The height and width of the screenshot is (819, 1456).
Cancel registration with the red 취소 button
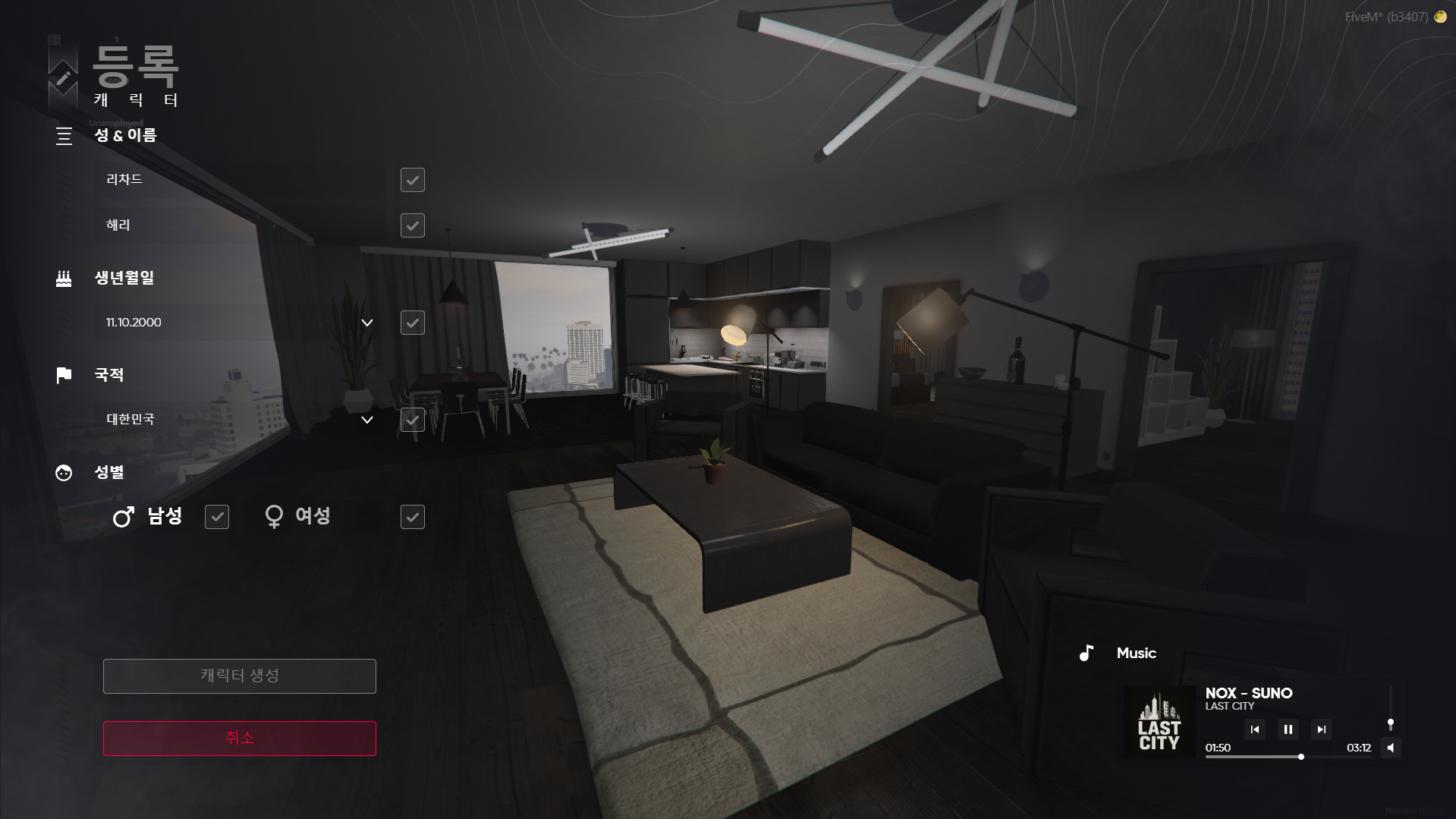tap(240, 738)
